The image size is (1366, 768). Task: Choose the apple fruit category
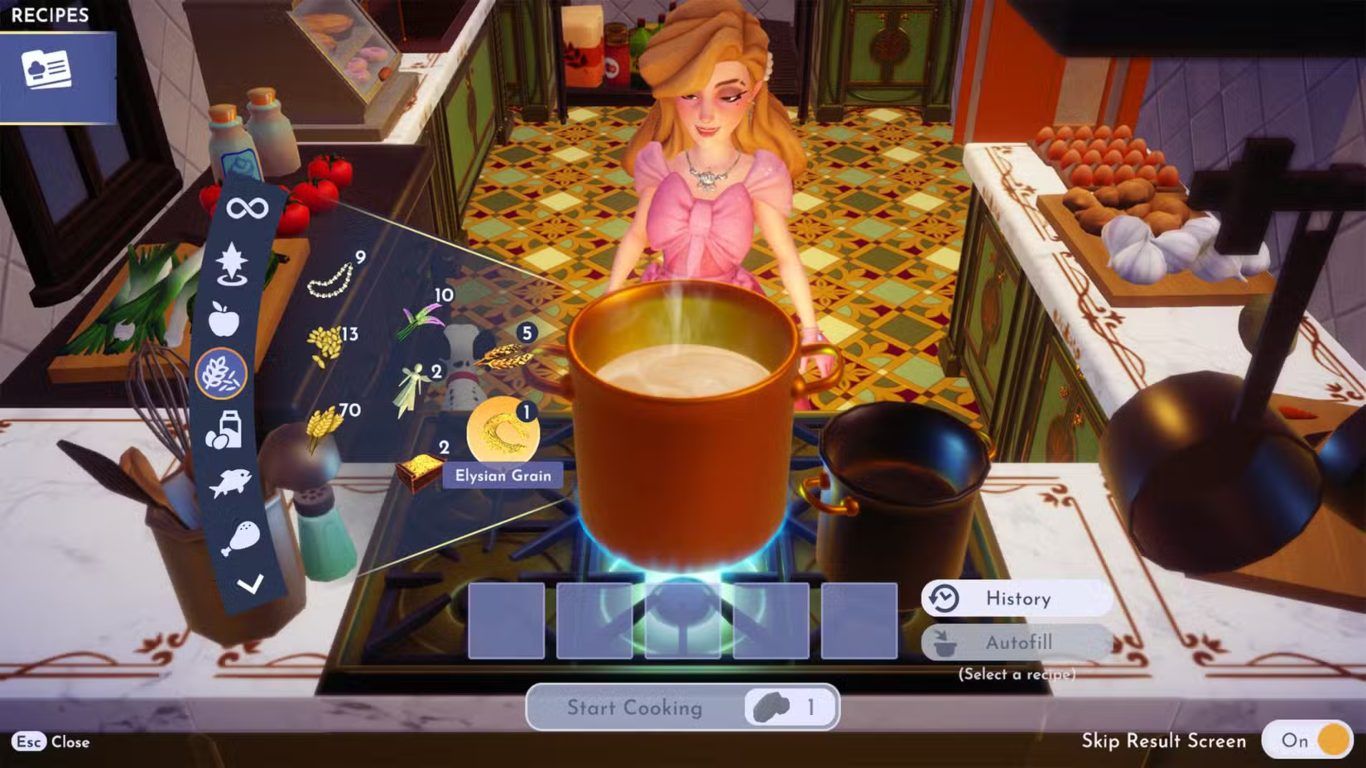coord(224,319)
